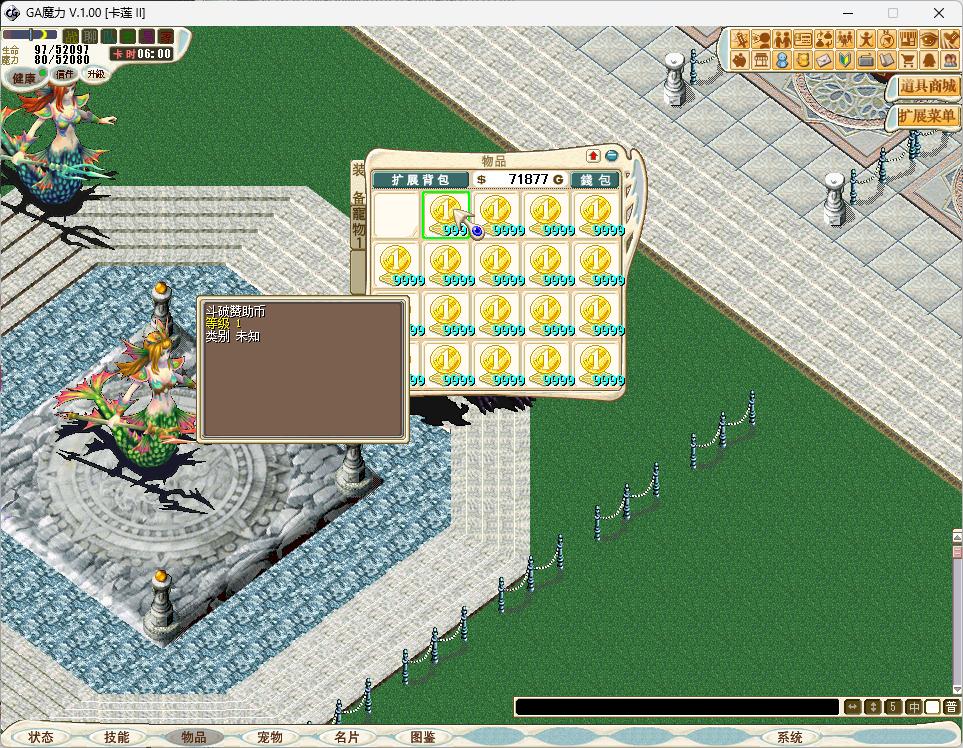Click the 信件 mail button

(65, 74)
